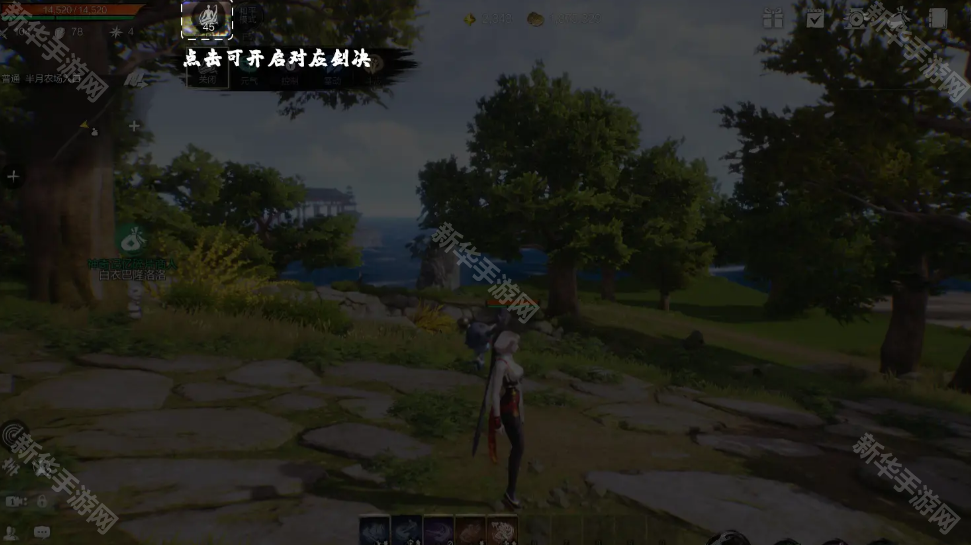Open the chat bubble icon
This screenshot has height=545, width=971.
pyautogui.click(x=42, y=532)
